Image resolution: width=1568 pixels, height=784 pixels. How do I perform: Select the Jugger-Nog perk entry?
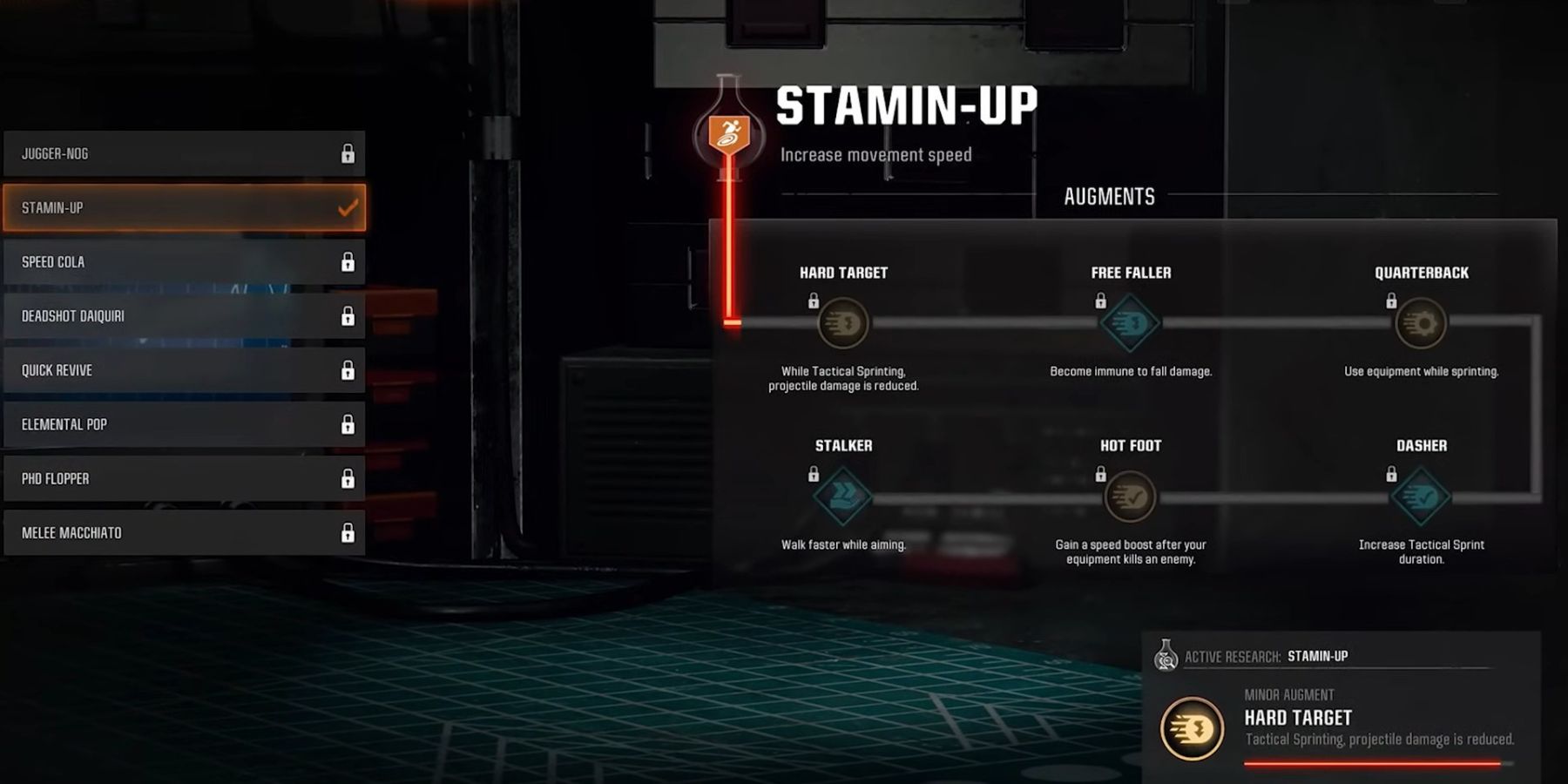[x=184, y=153]
